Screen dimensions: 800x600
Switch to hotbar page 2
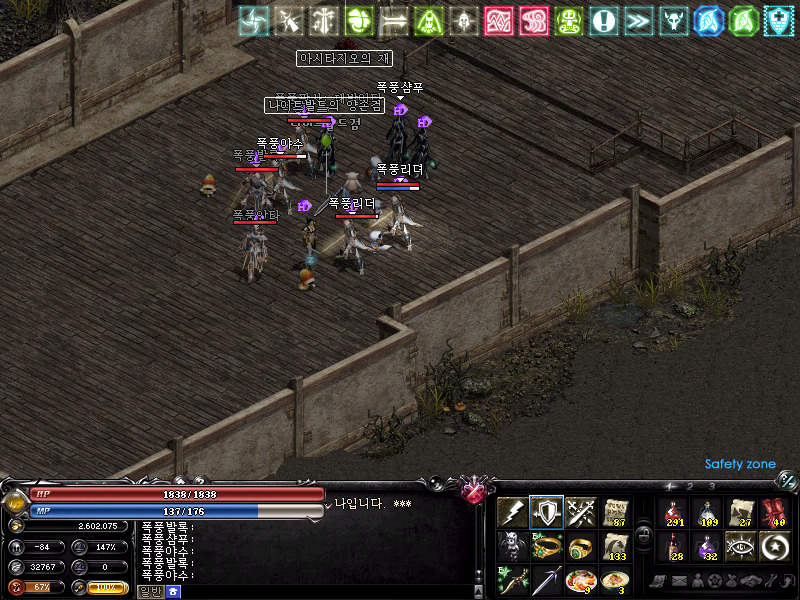coord(689,486)
